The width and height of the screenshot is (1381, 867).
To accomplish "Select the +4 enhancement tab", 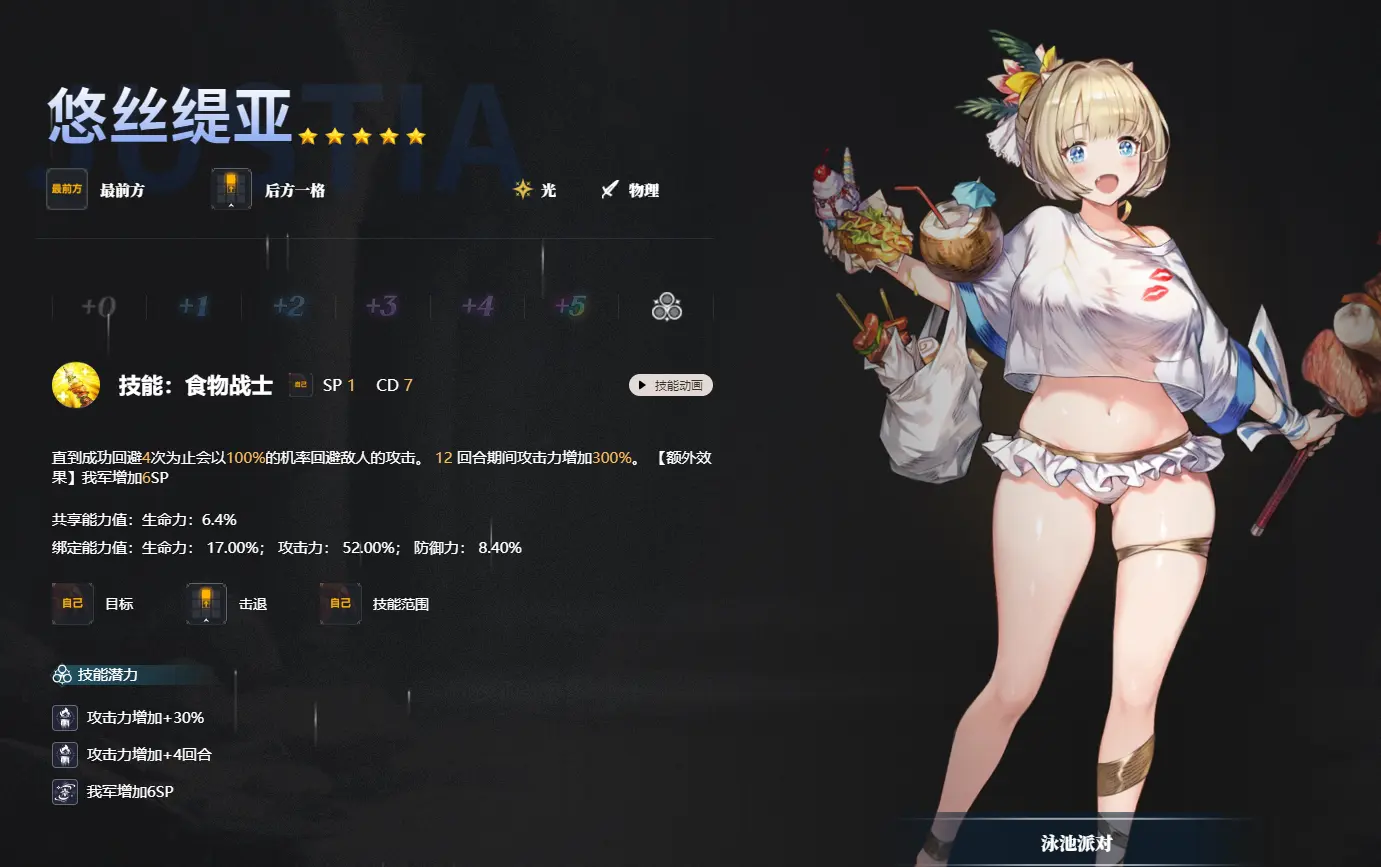I will click(477, 306).
